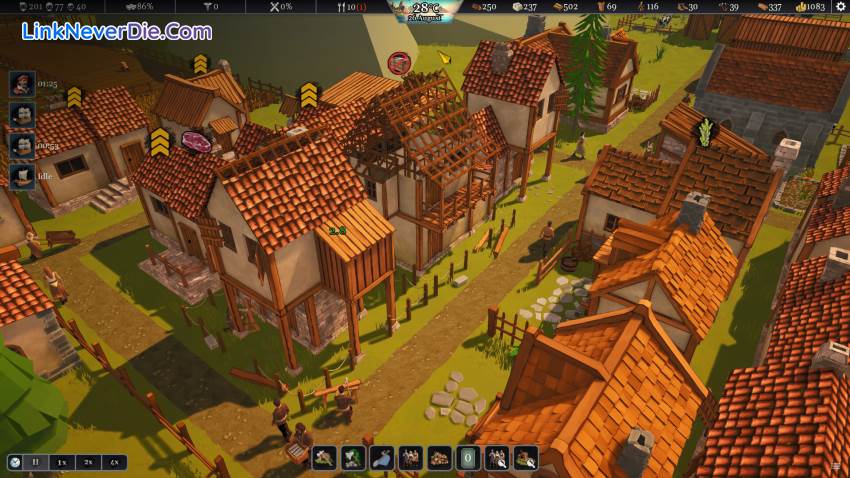Choose the Idle ship portrait
The width and height of the screenshot is (850, 478).
[x=22, y=176]
